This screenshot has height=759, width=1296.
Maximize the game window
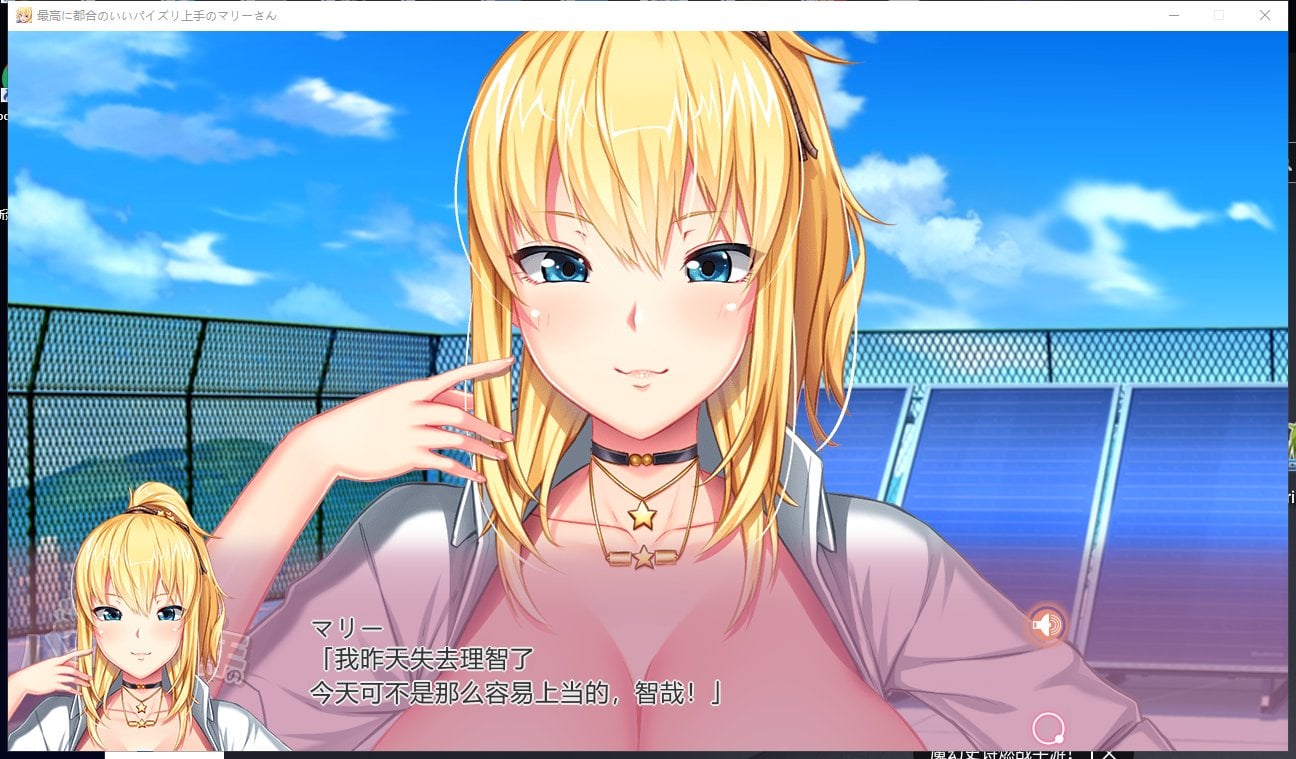[1218, 15]
